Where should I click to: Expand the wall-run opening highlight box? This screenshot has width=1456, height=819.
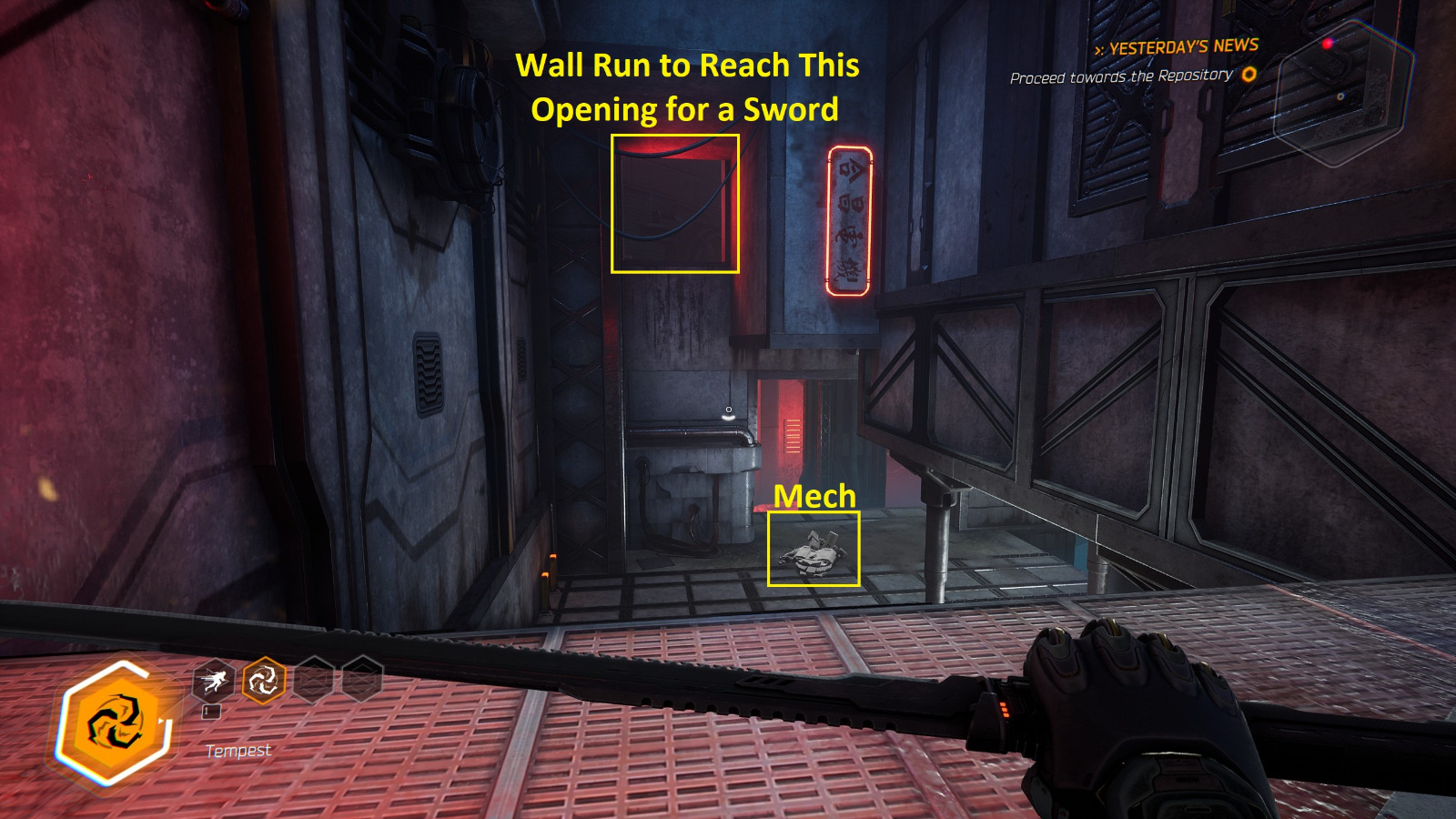coord(674,204)
